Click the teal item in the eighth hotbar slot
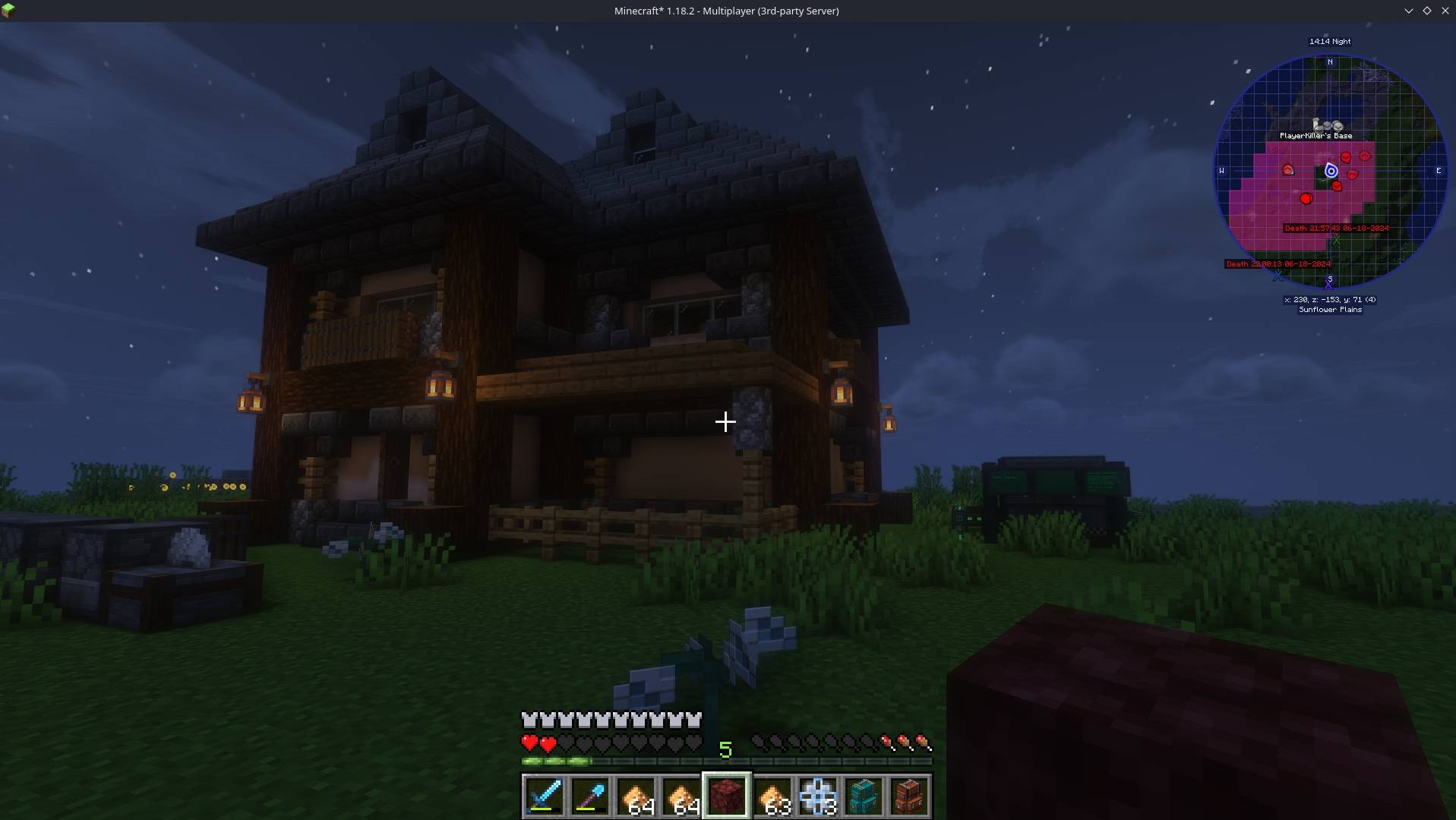The image size is (1456, 820). (864, 796)
